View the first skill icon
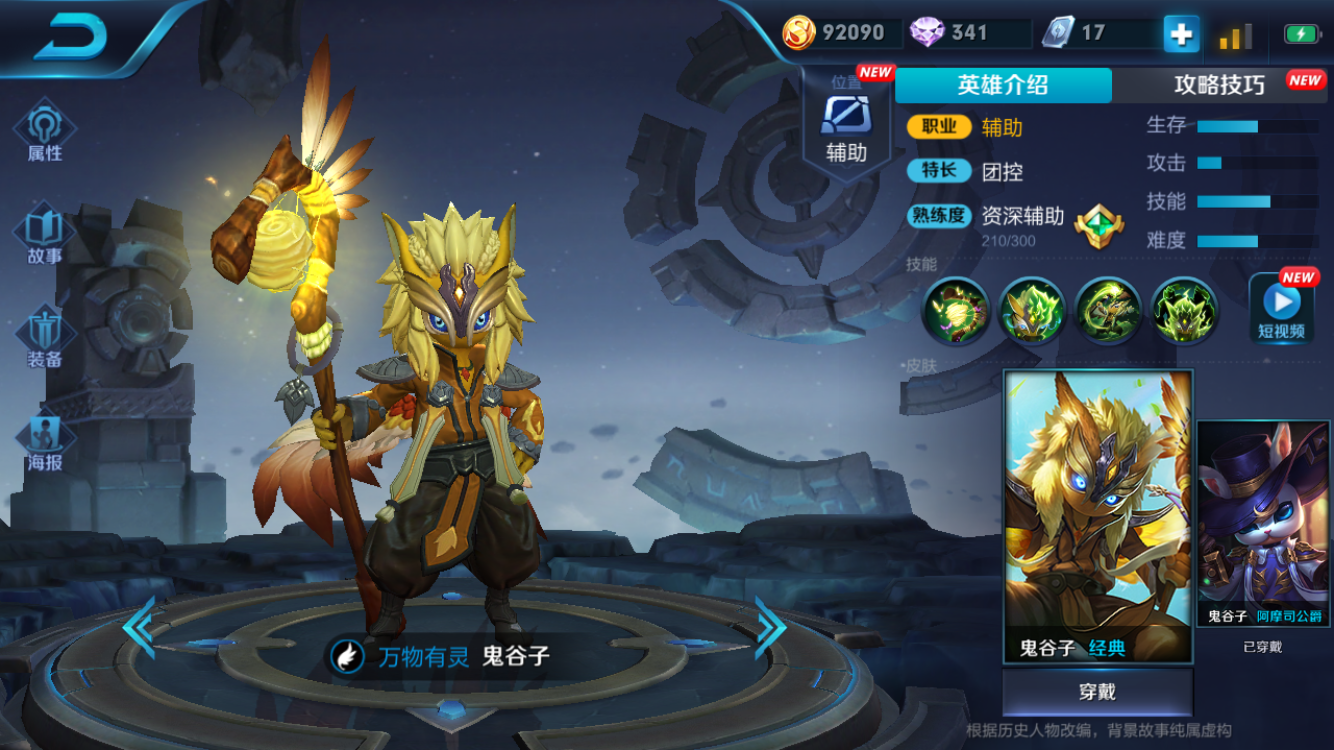The width and height of the screenshot is (1334, 750). tap(956, 311)
